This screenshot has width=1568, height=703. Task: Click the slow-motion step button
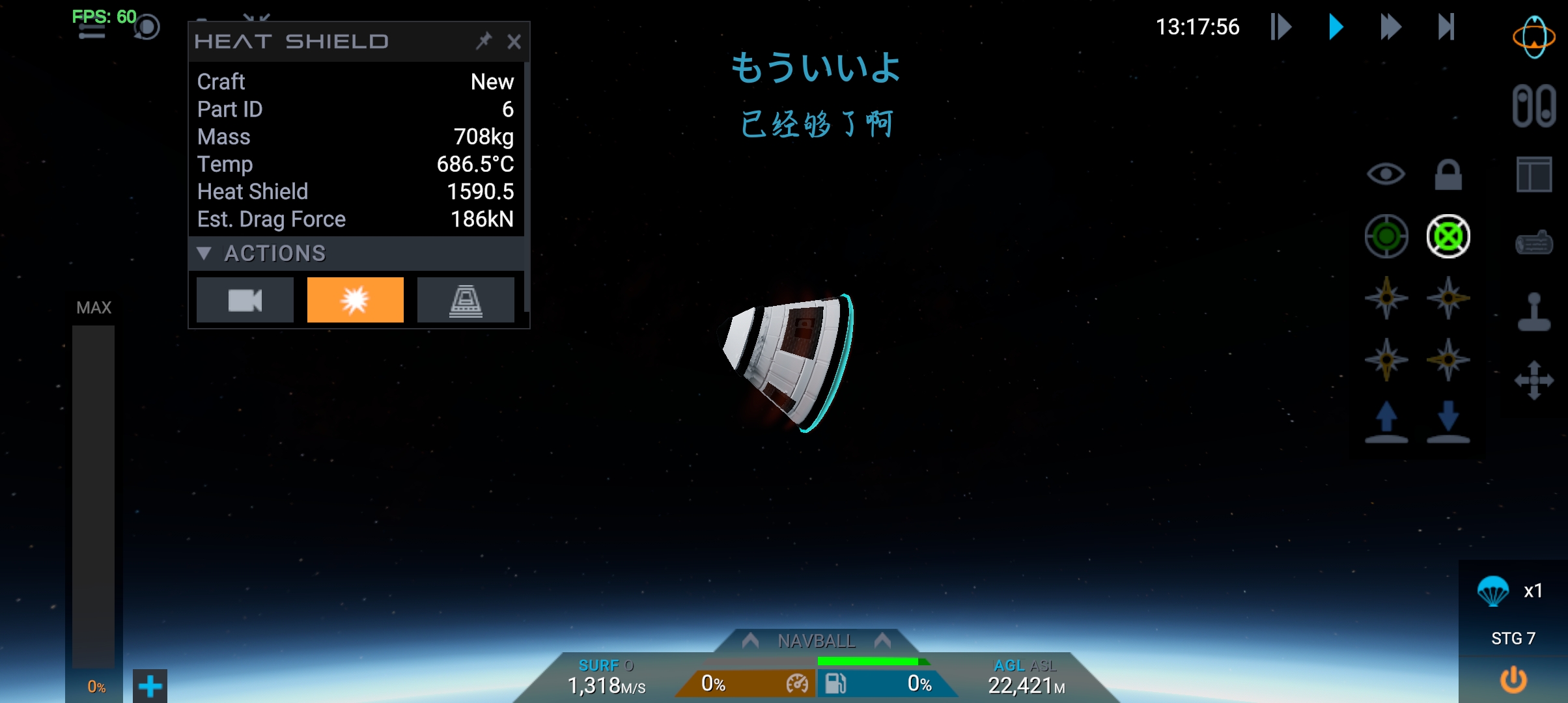click(1281, 27)
